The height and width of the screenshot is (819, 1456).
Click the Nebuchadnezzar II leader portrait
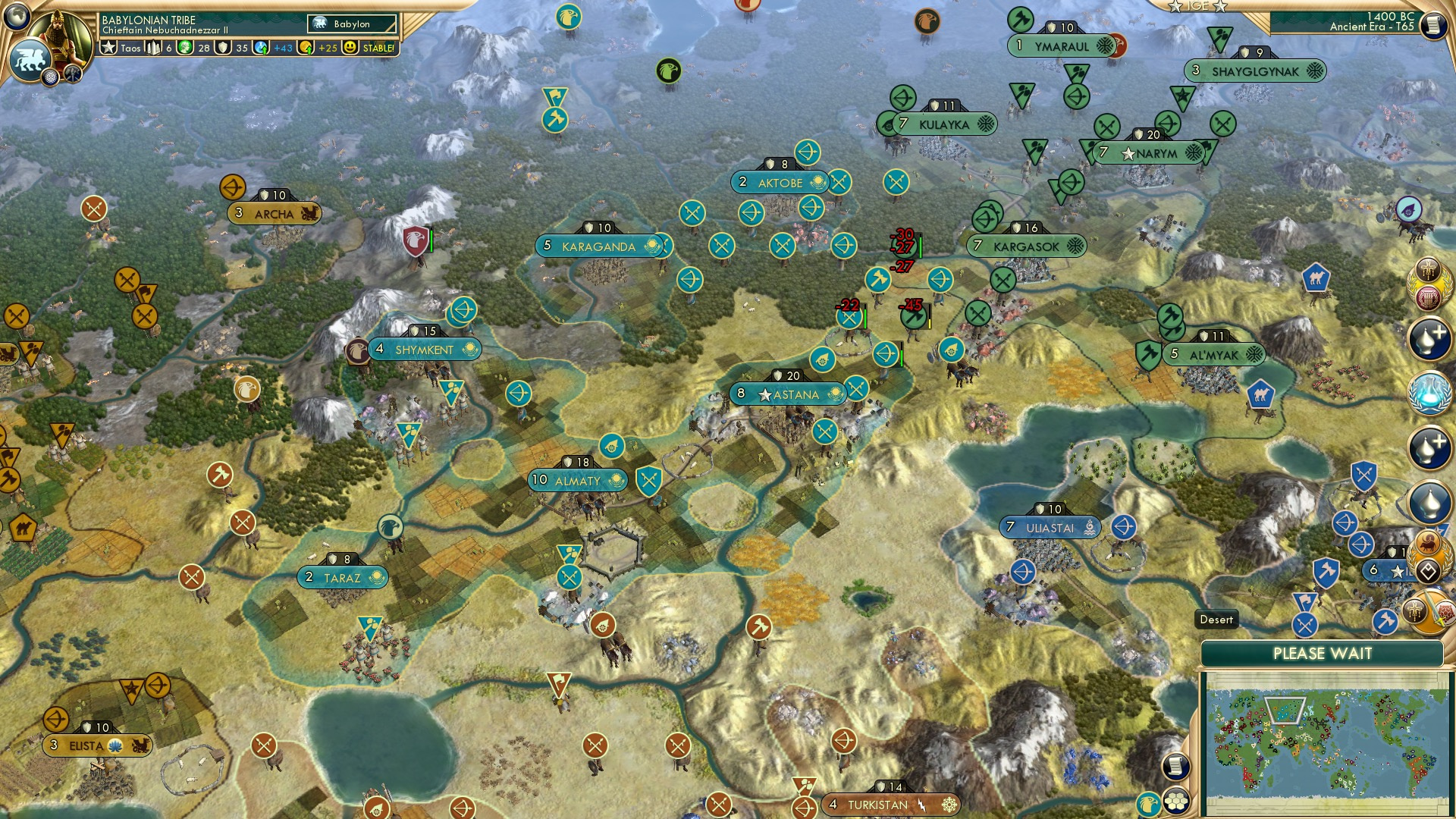62,32
